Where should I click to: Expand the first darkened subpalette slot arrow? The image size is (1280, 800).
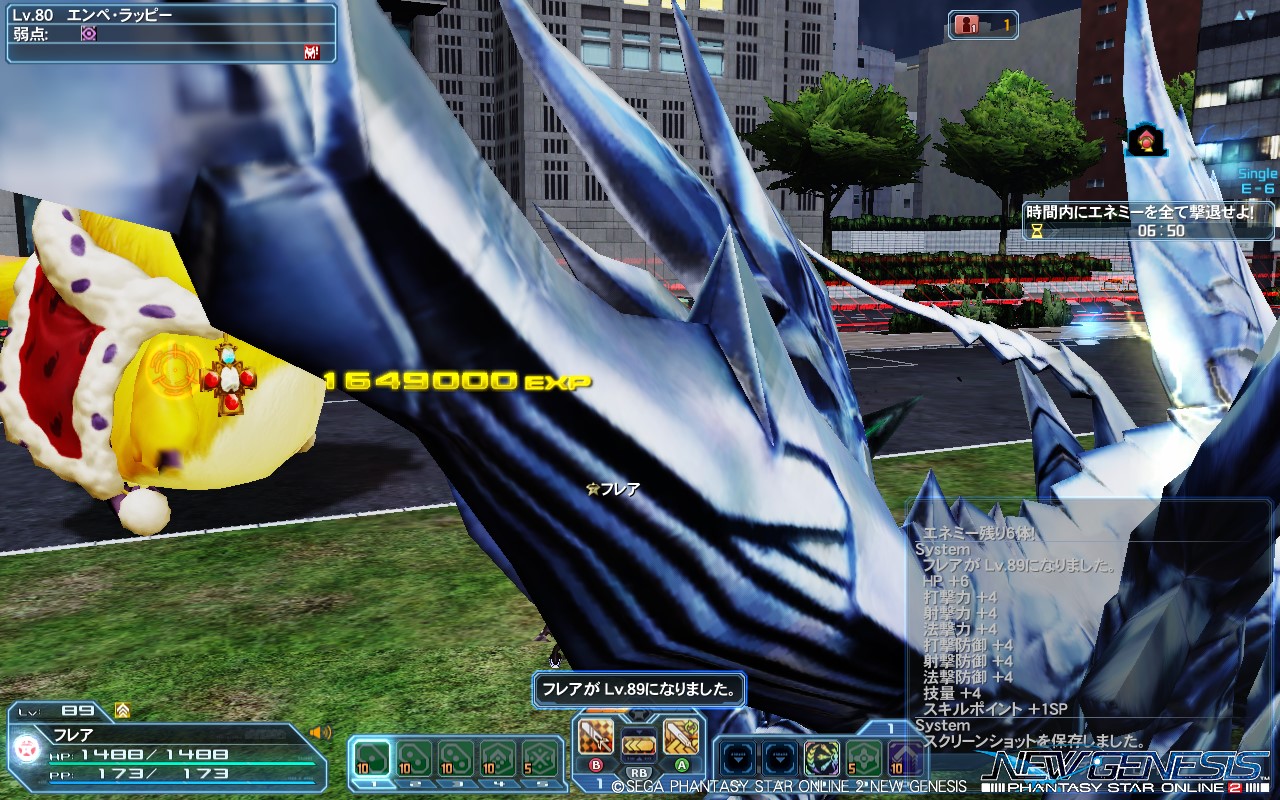(738, 759)
